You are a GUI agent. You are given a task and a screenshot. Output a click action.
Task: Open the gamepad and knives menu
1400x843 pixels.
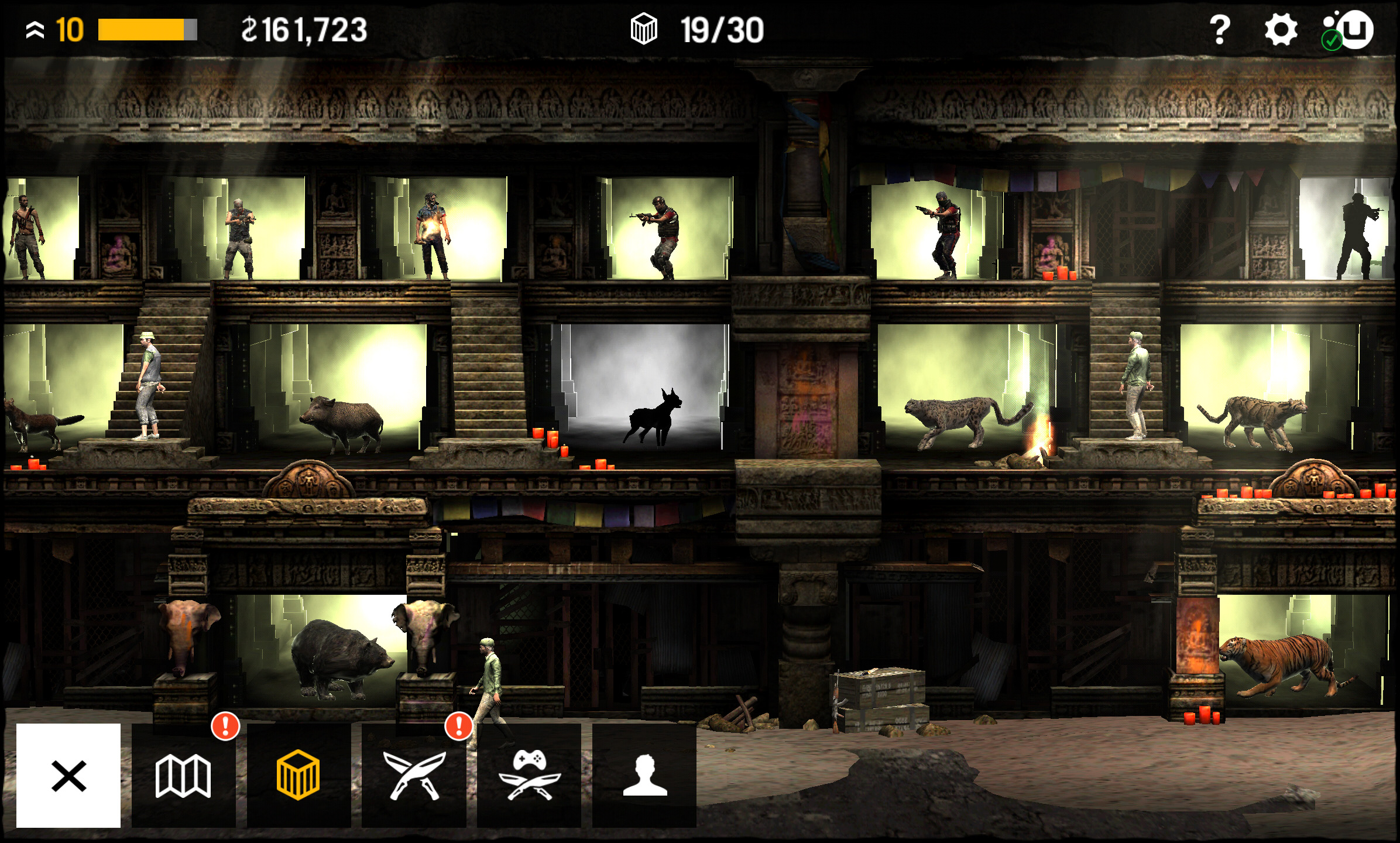point(529,775)
